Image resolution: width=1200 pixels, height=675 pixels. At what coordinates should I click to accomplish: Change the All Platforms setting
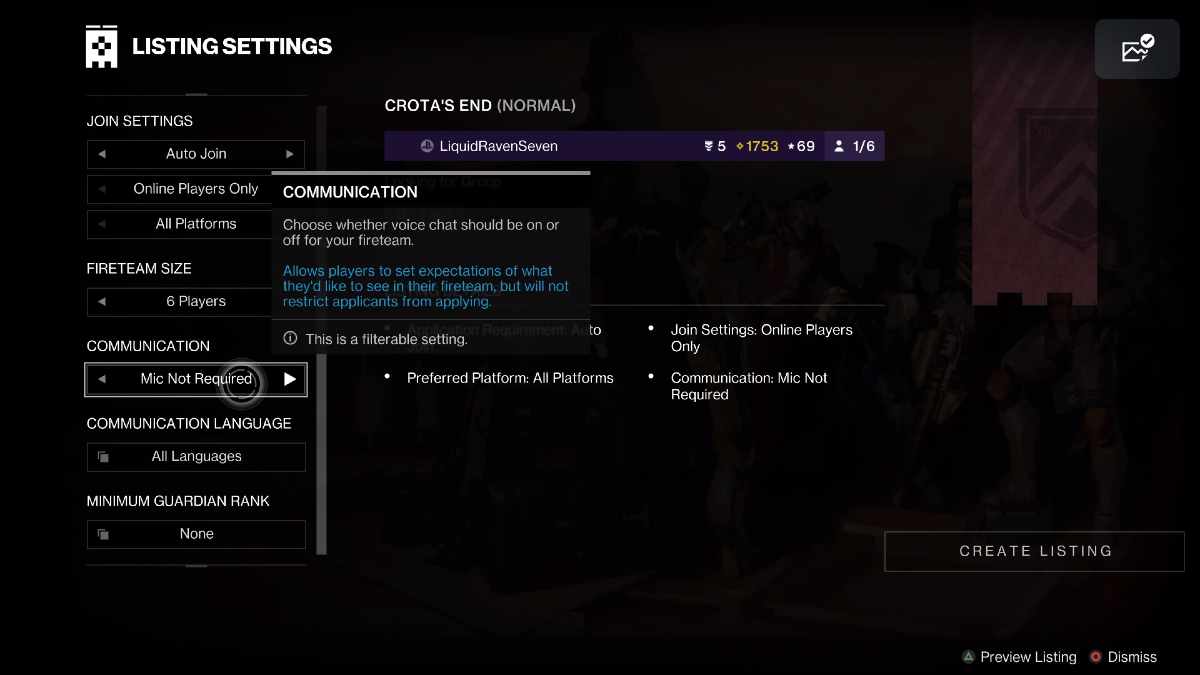(x=196, y=224)
